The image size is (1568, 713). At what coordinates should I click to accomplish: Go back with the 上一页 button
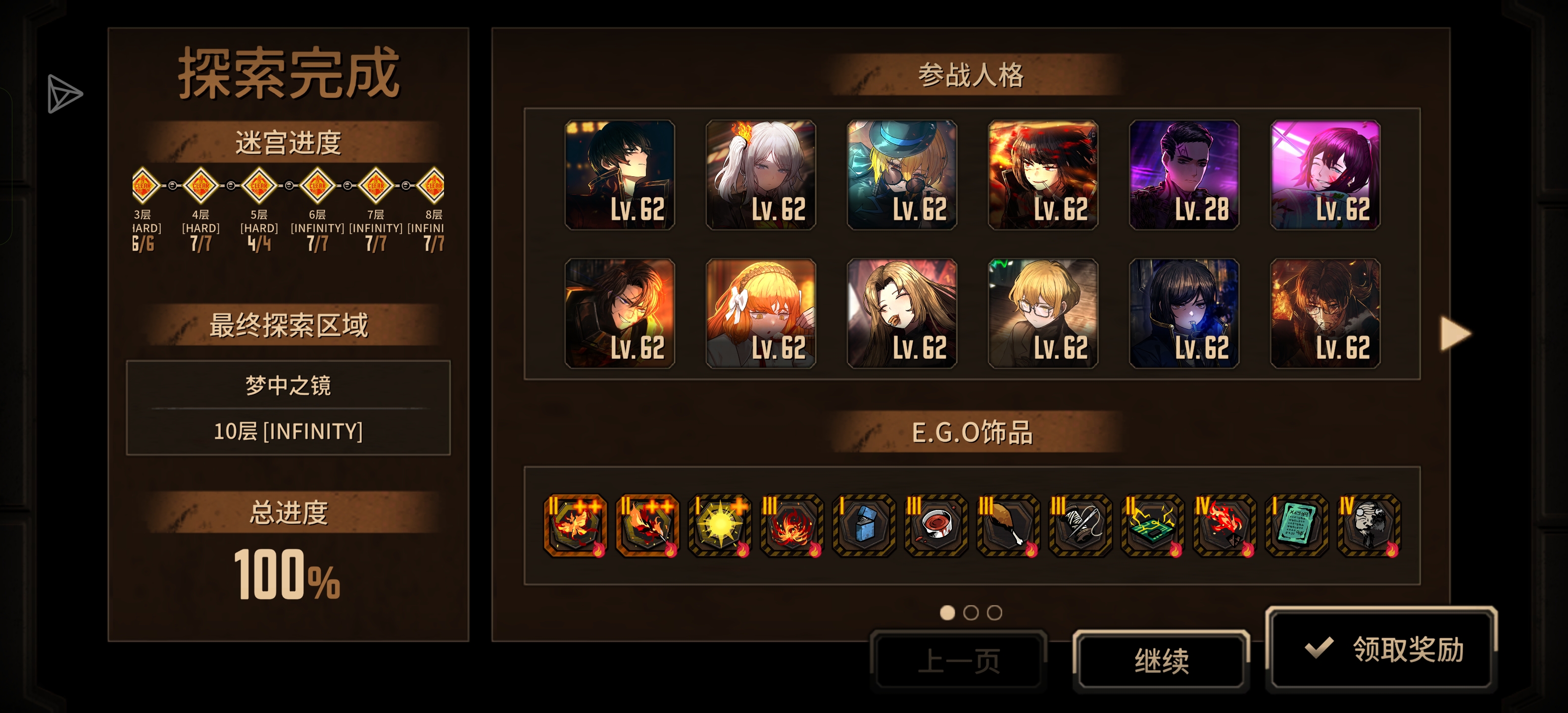[958, 661]
